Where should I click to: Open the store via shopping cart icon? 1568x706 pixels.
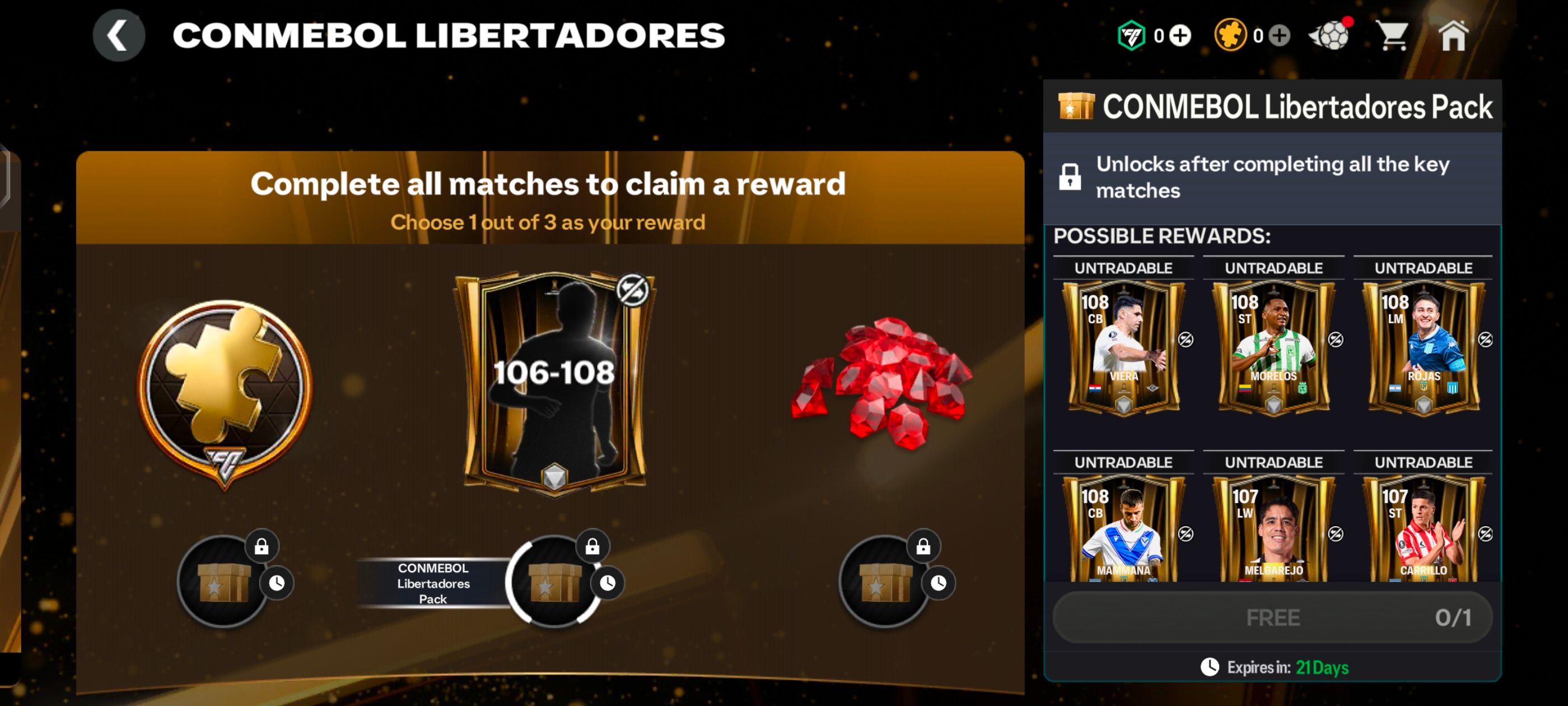(1394, 35)
